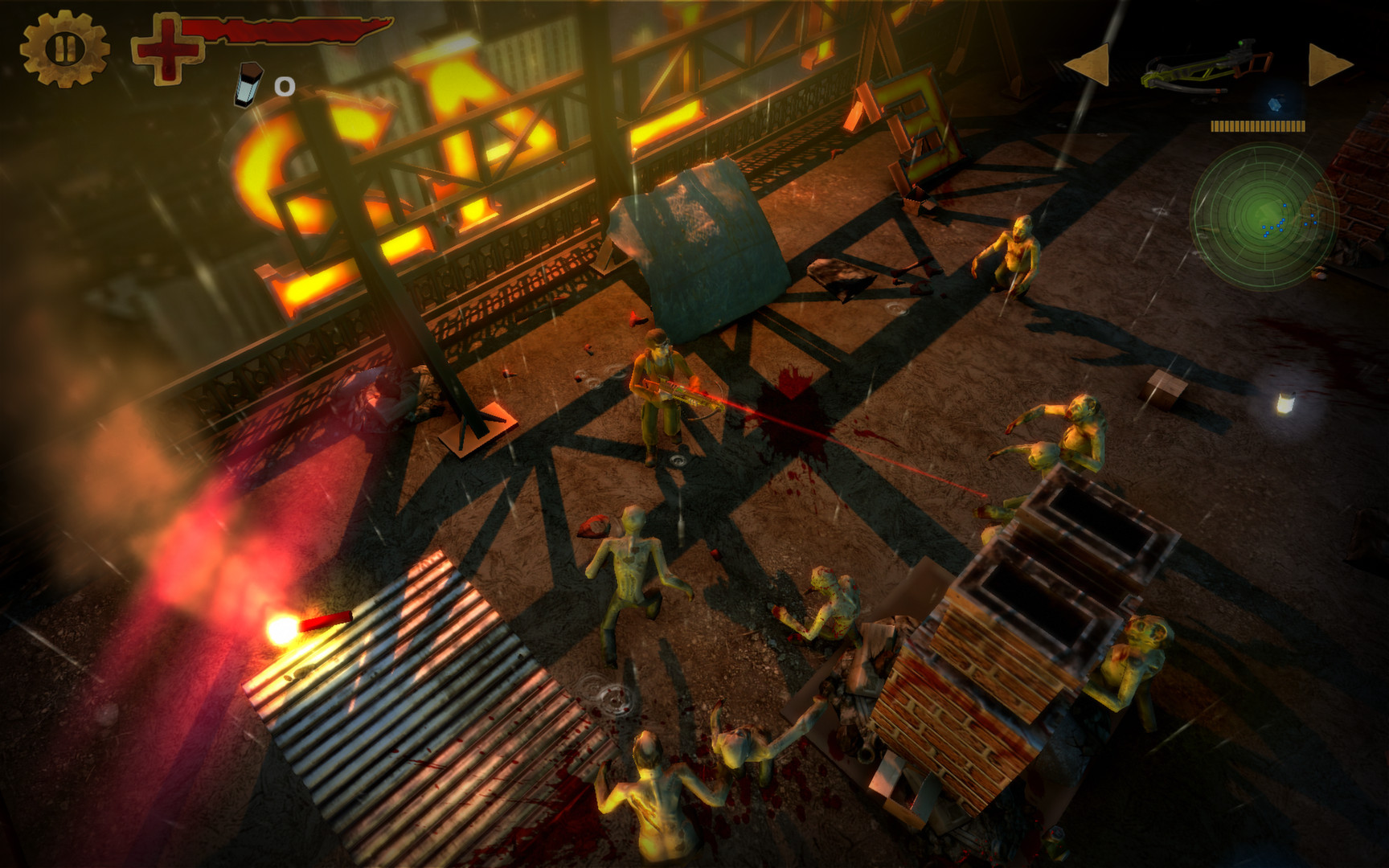Viewport: 1389px width, 868px height.
Task: Cycle weapons using the left triangular arrow
Action: tap(1092, 64)
